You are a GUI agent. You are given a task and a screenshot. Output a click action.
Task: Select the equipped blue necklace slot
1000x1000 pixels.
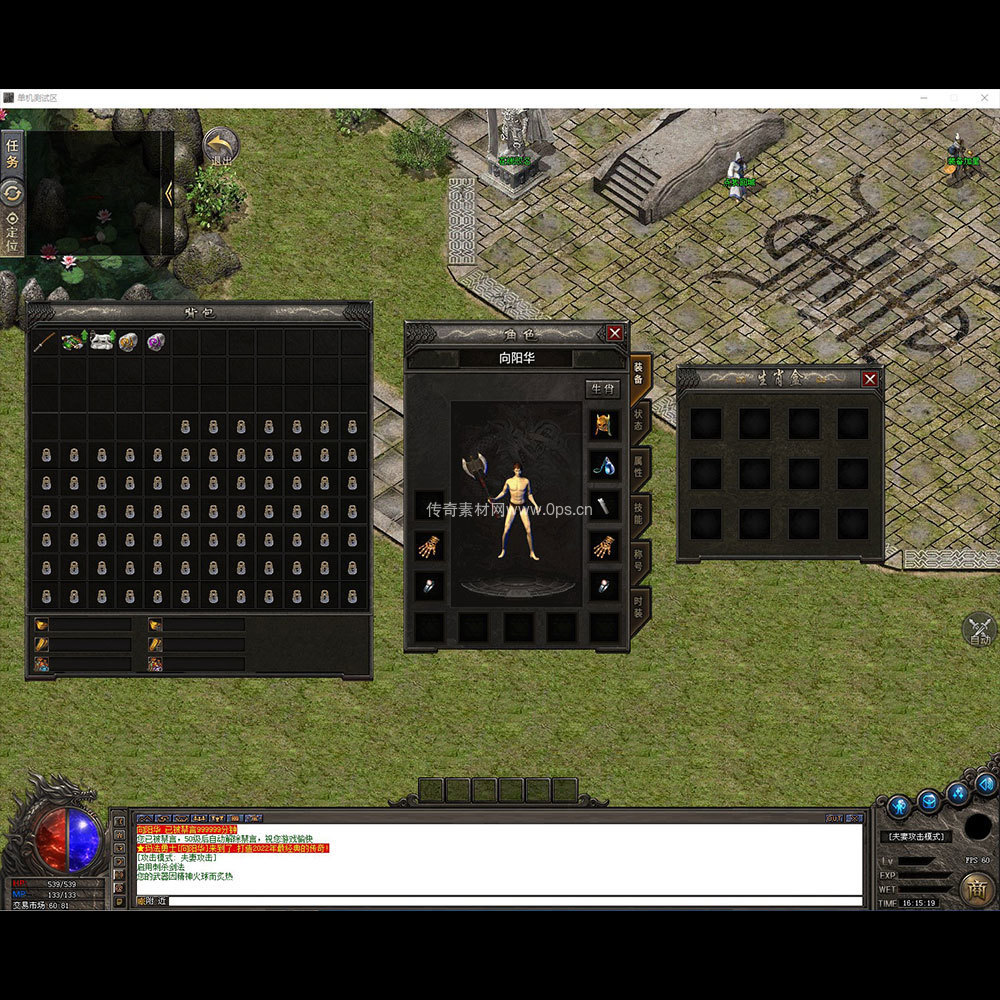(x=603, y=464)
